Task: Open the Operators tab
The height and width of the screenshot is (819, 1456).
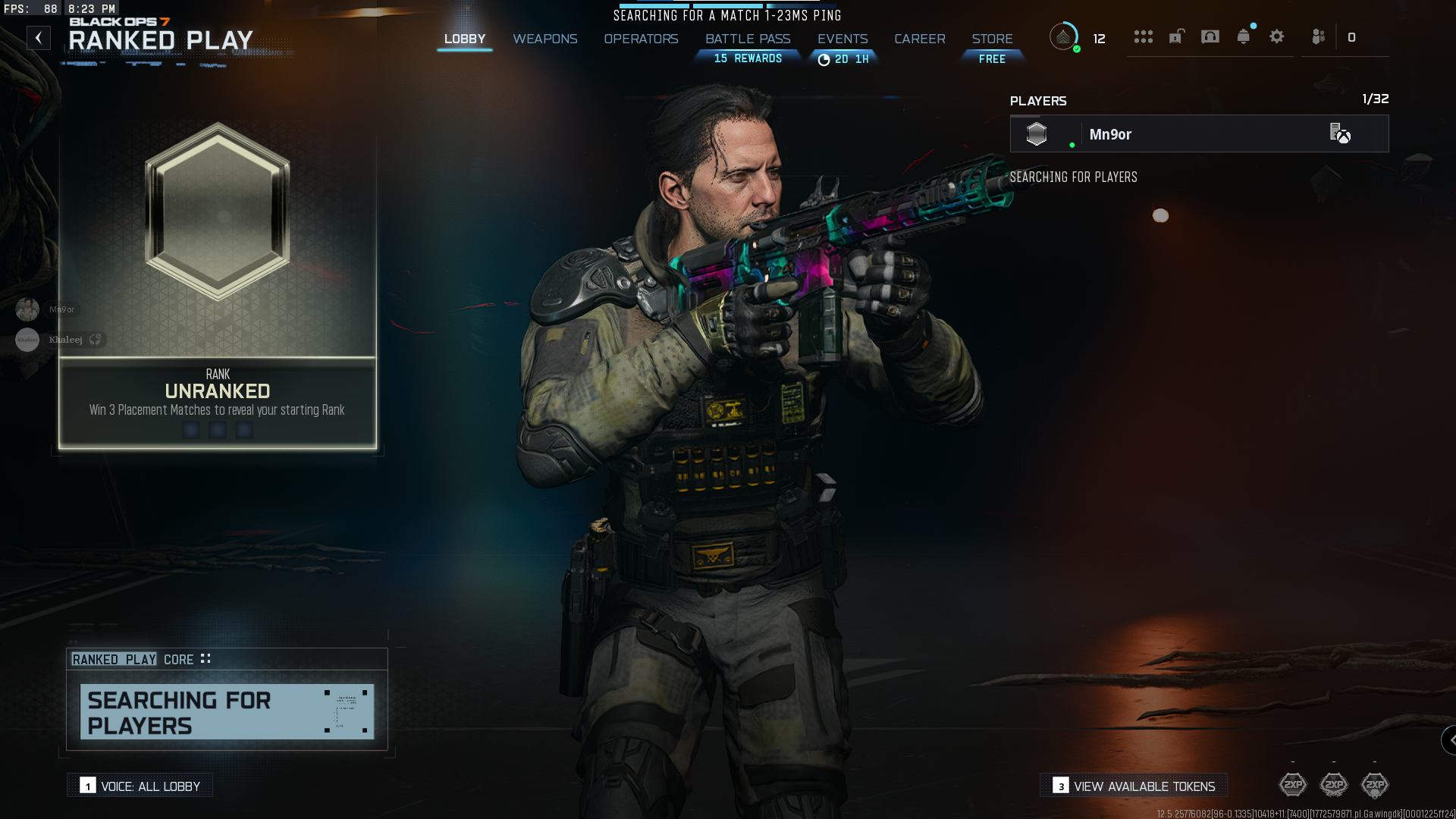Action: tap(641, 39)
